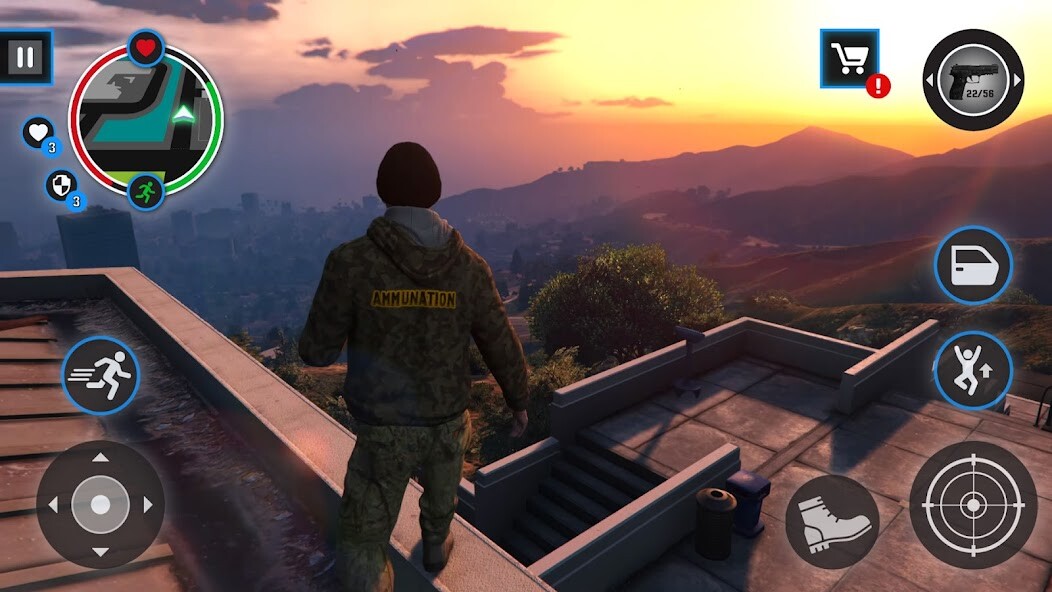
Task: Kick with the boot button
Action: [x=831, y=521]
